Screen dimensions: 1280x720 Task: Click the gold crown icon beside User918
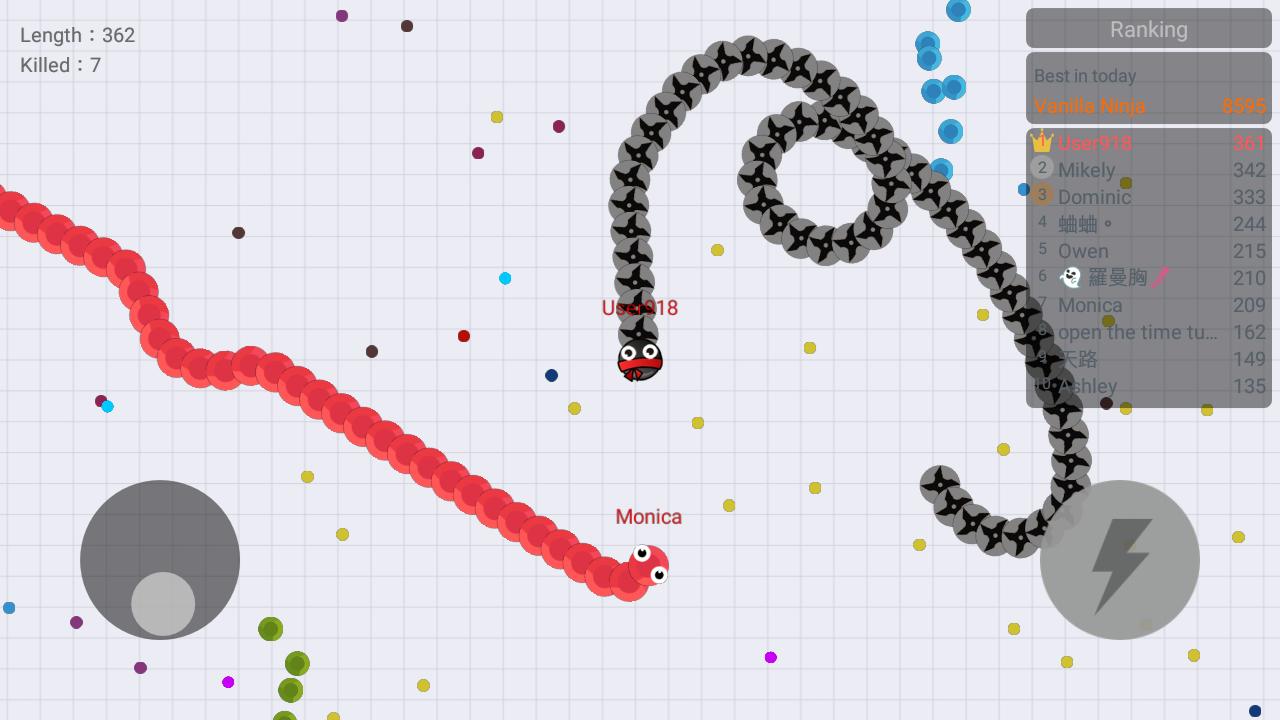pos(1041,142)
